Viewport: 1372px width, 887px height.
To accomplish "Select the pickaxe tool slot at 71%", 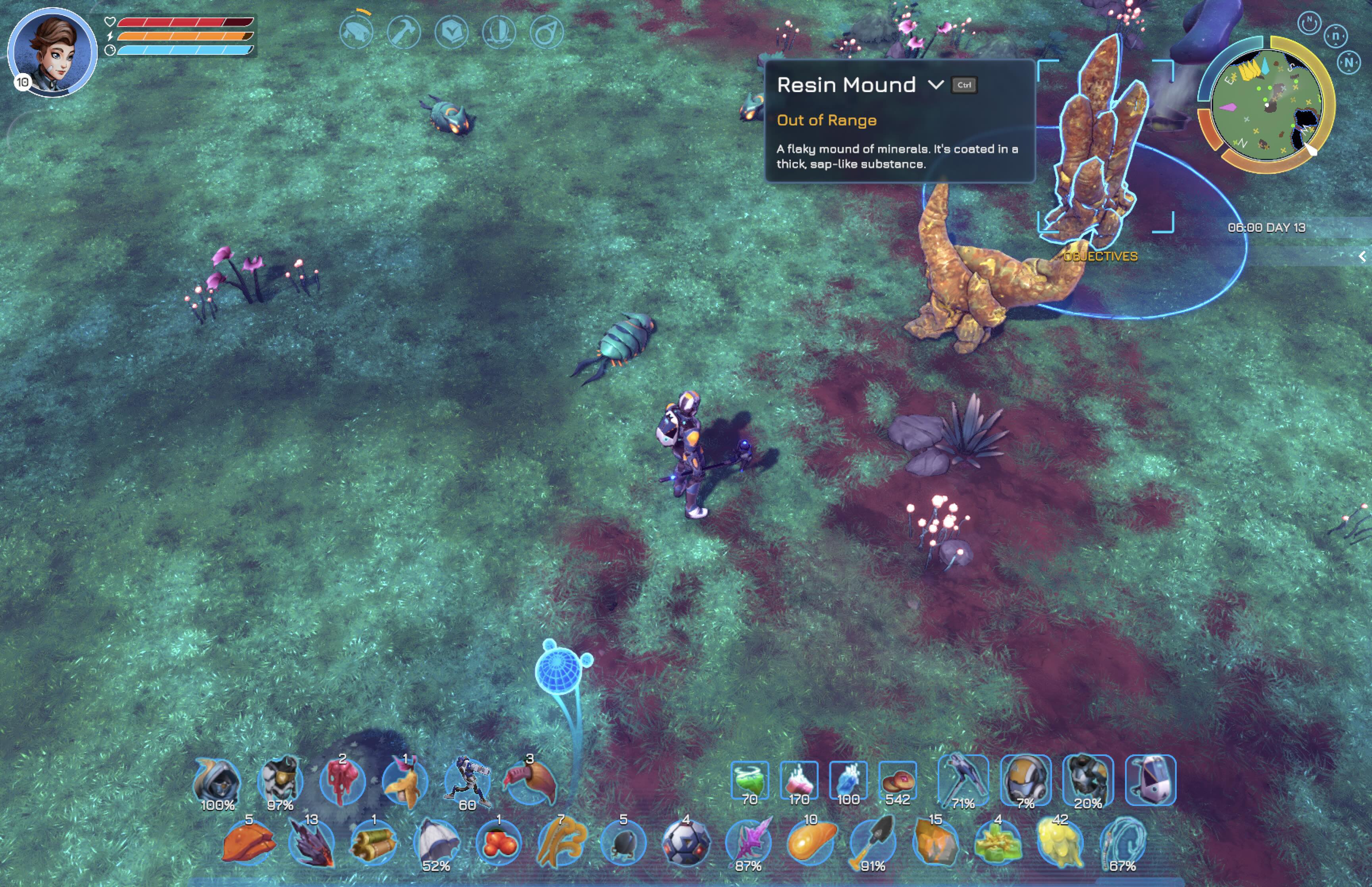I will click(963, 781).
